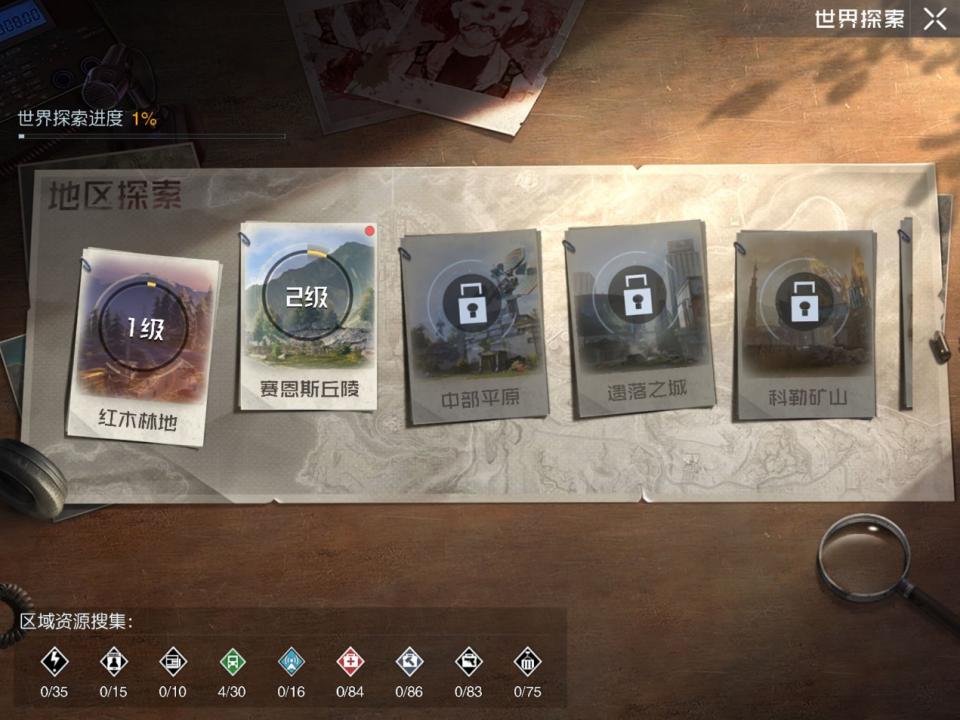Show the blue signal tower resource icon
The image size is (960, 720).
[x=291, y=661]
